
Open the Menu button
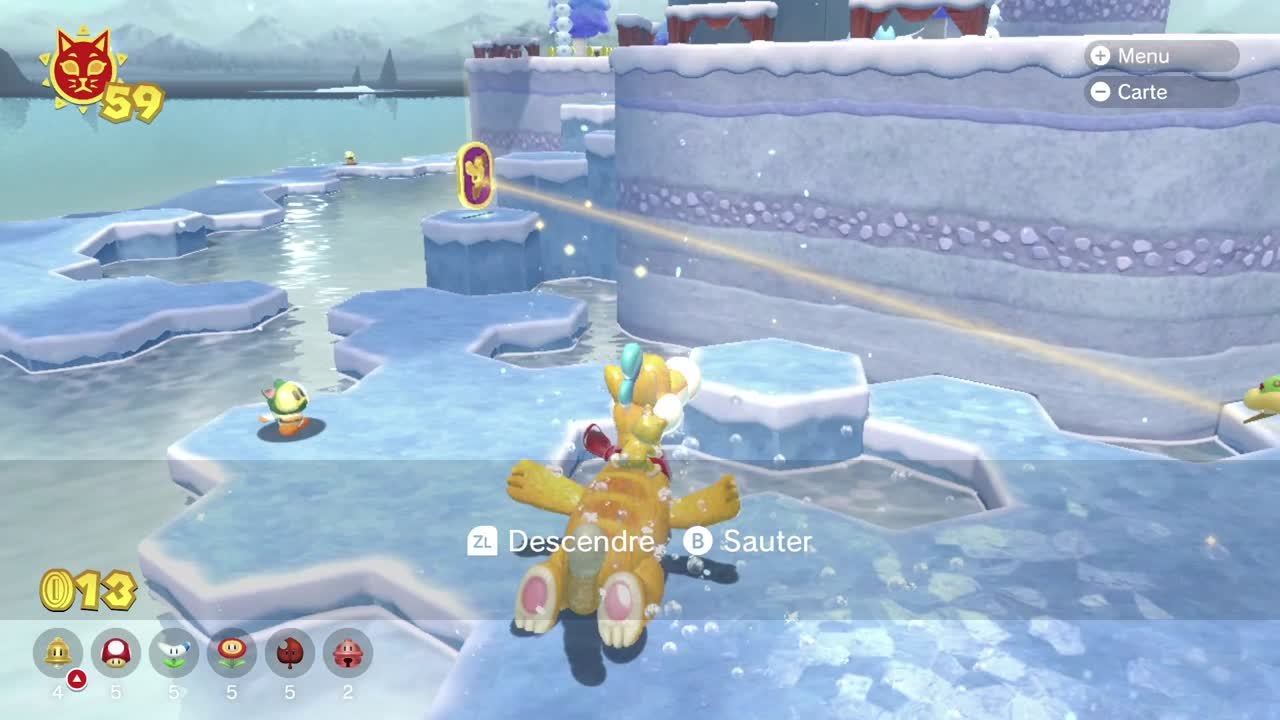tap(1160, 56)
